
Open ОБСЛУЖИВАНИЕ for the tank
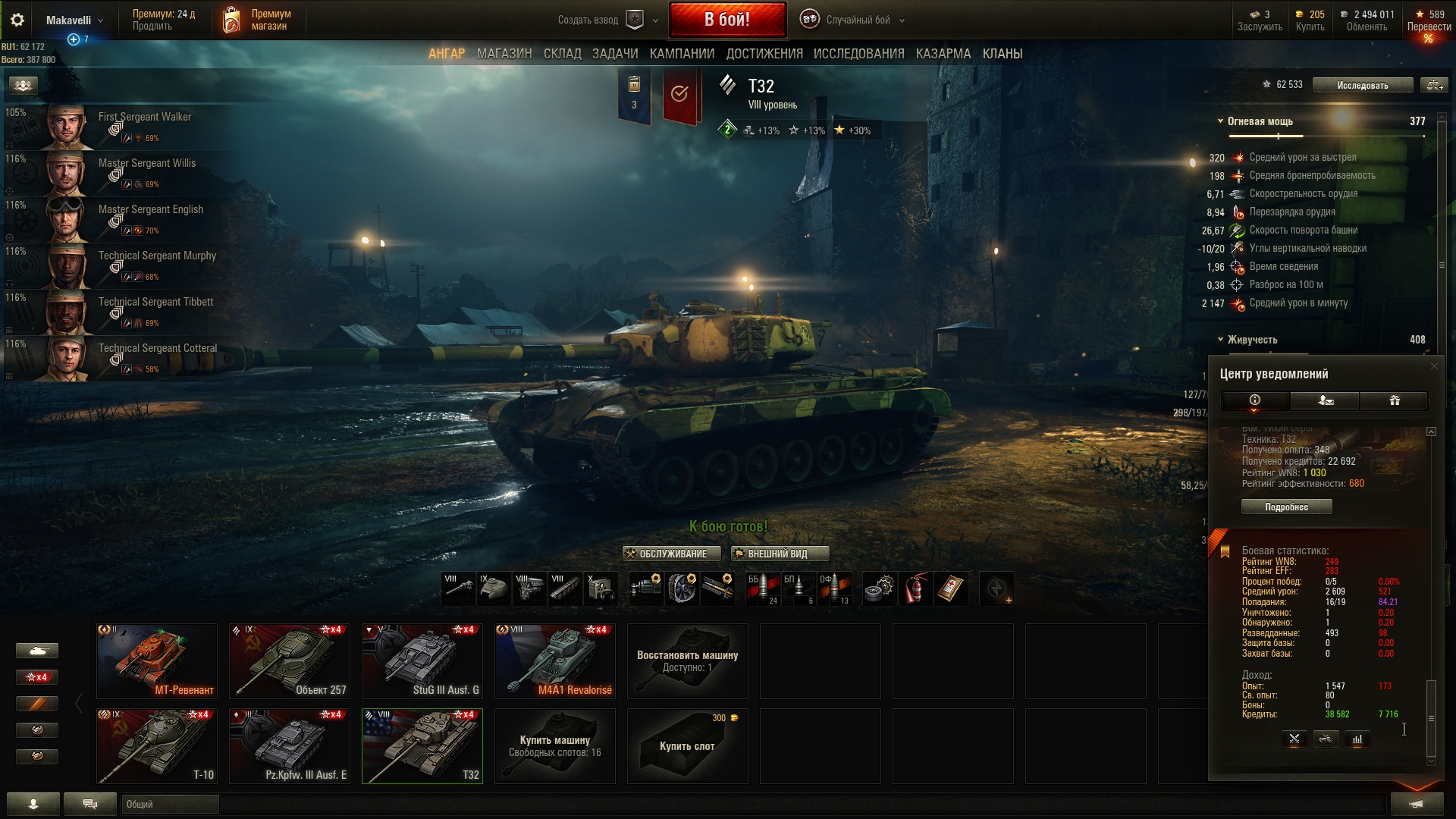(x=666, y=554)
